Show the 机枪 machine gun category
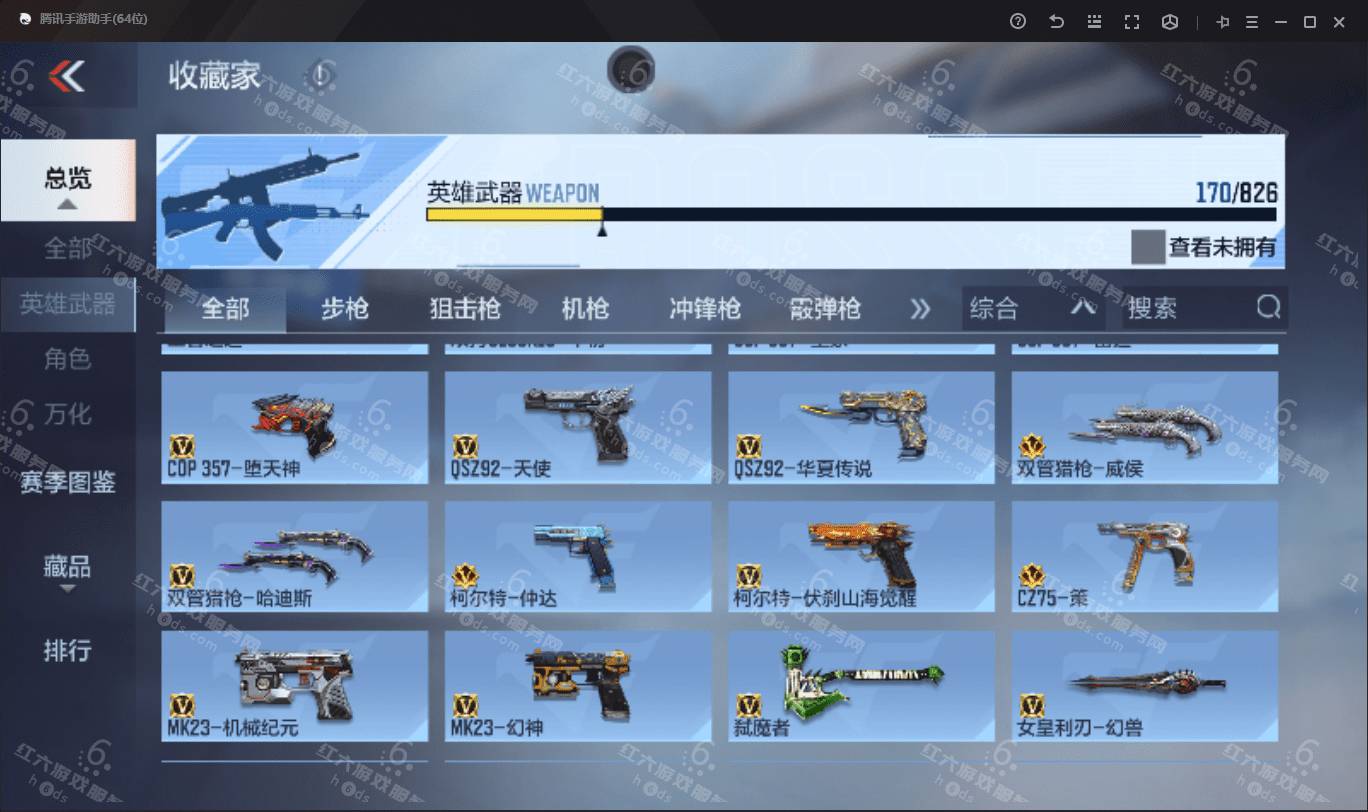 585,309
